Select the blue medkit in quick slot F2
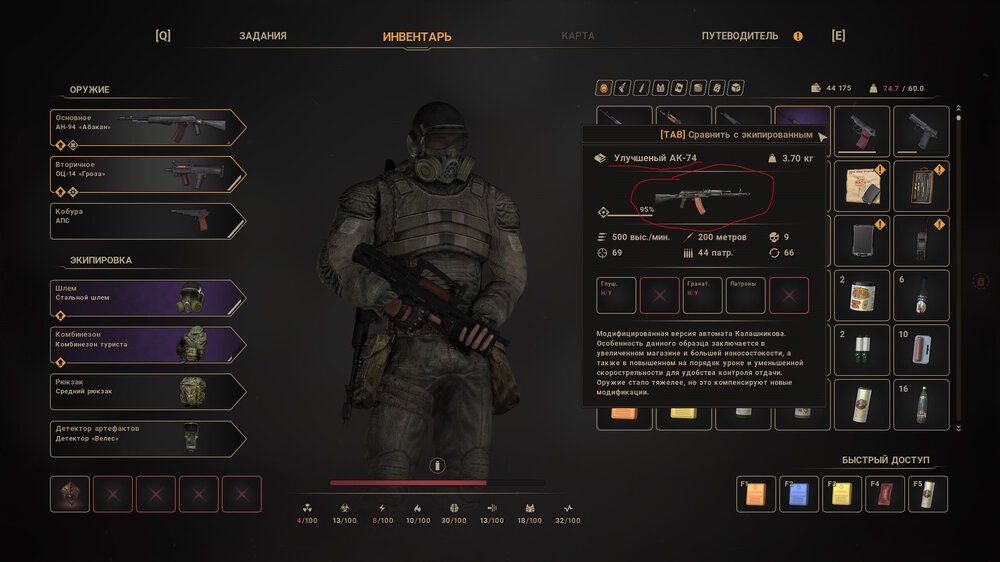 (x=798, y=494)
